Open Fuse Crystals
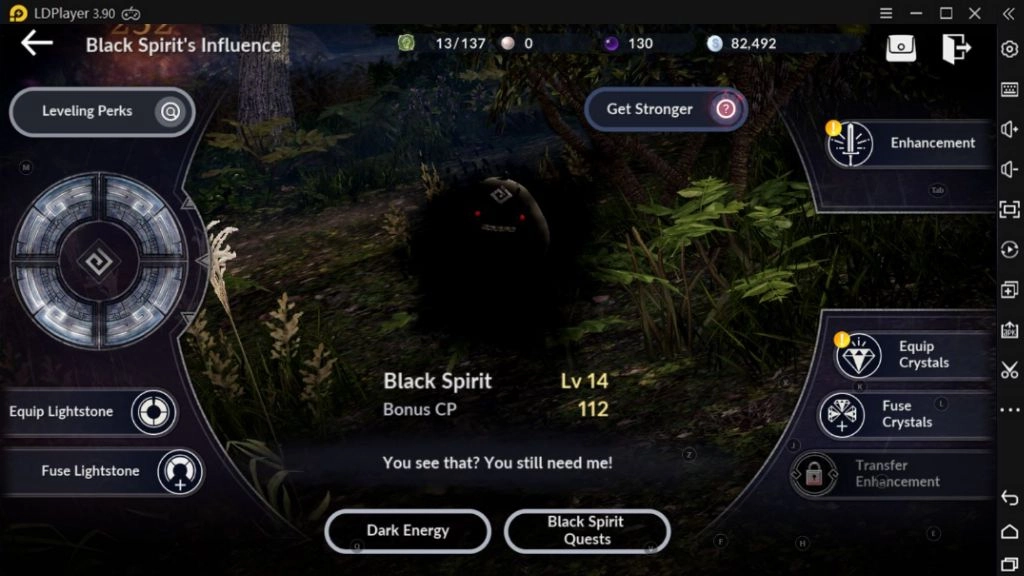This screenshot has height=576, width=1024. tap(893, 414)
